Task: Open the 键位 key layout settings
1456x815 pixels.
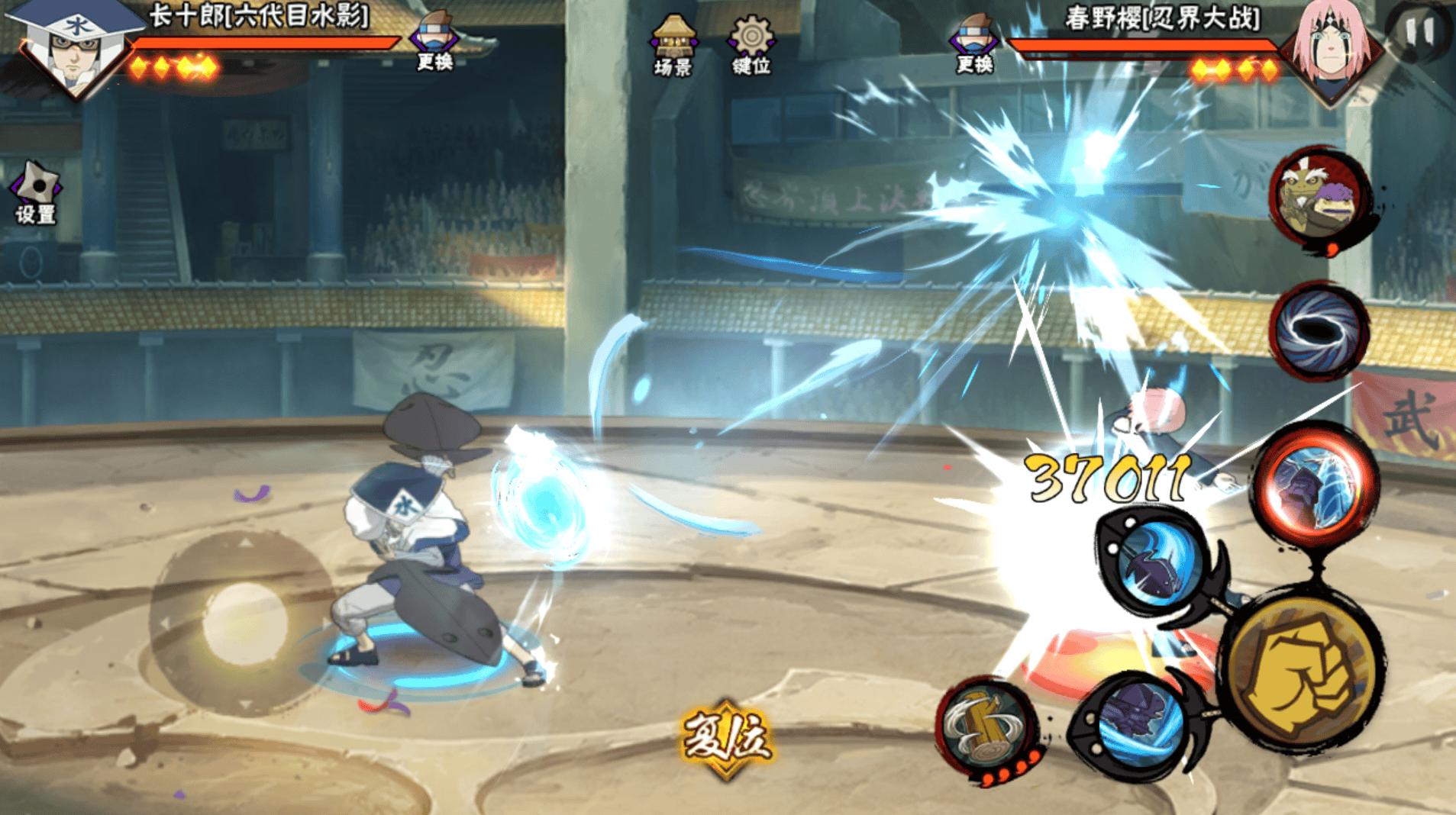Action: (x=751, y=44)
